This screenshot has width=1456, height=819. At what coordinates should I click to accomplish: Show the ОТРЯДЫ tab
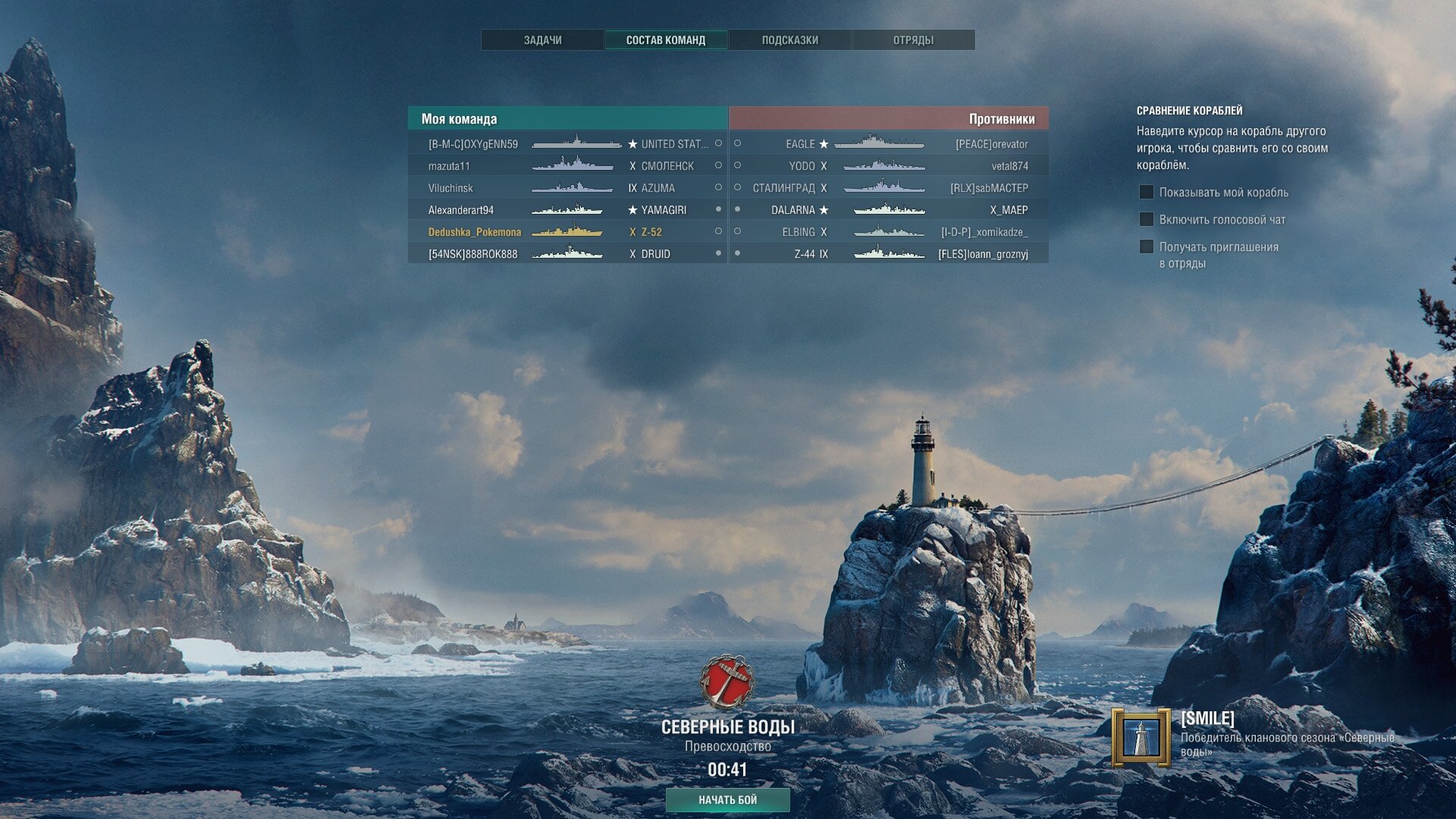tap(913, 40)
